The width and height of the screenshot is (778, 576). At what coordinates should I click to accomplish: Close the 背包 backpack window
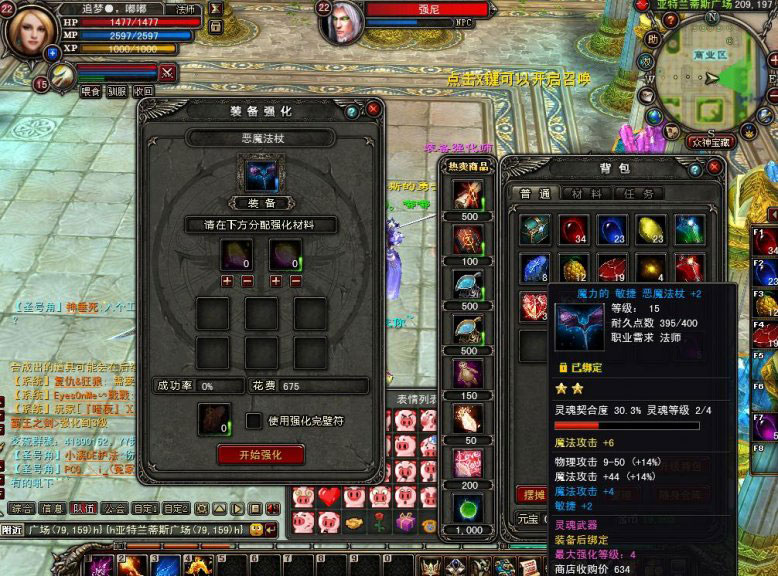[x=714, y=167]
